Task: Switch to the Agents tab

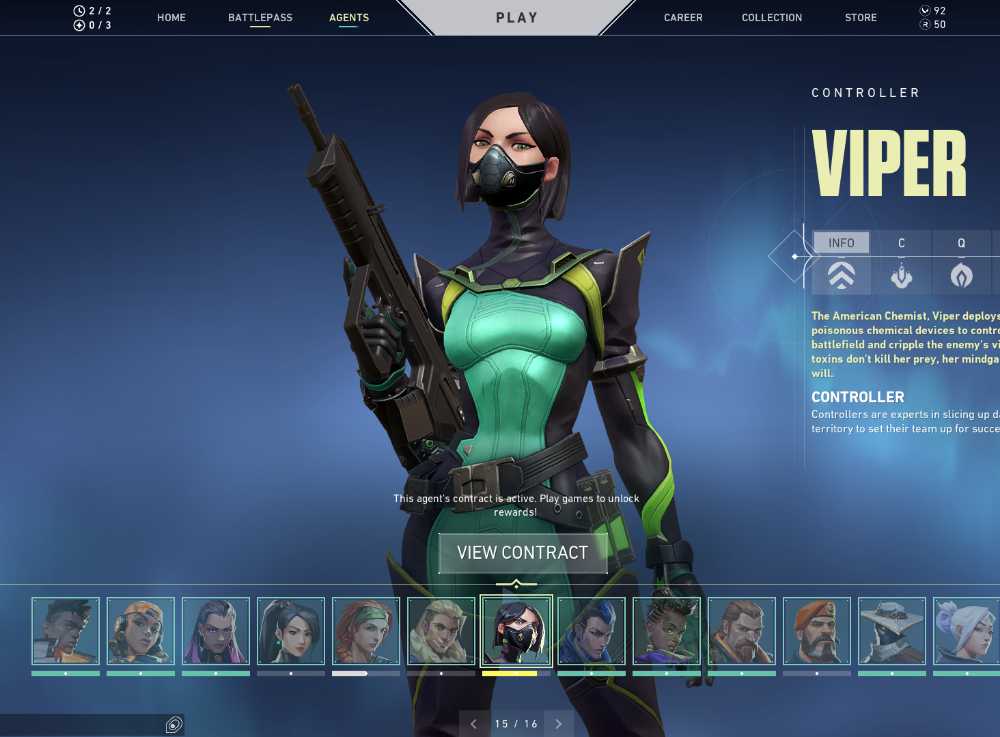Action: [349, 18]
